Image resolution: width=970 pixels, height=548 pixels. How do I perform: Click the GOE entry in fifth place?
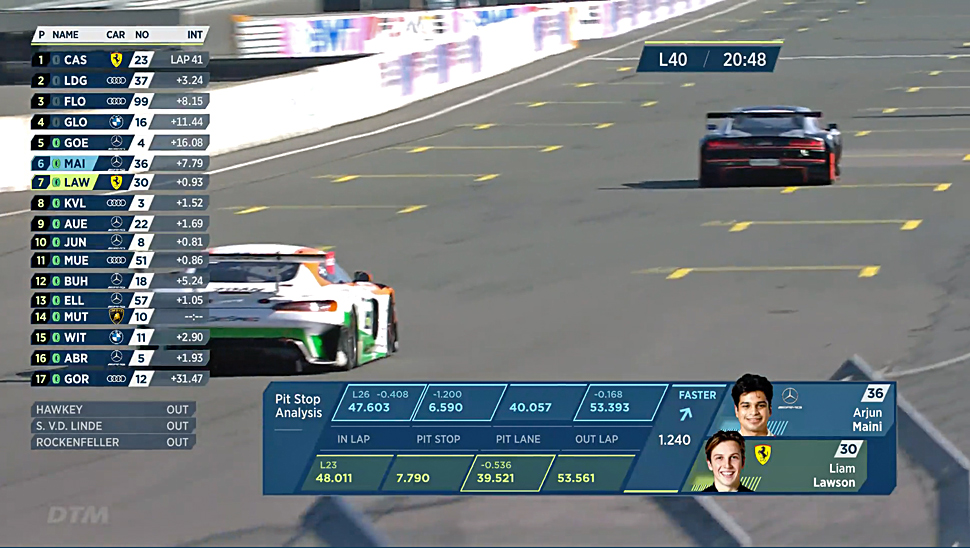click(x=120, y=143)
